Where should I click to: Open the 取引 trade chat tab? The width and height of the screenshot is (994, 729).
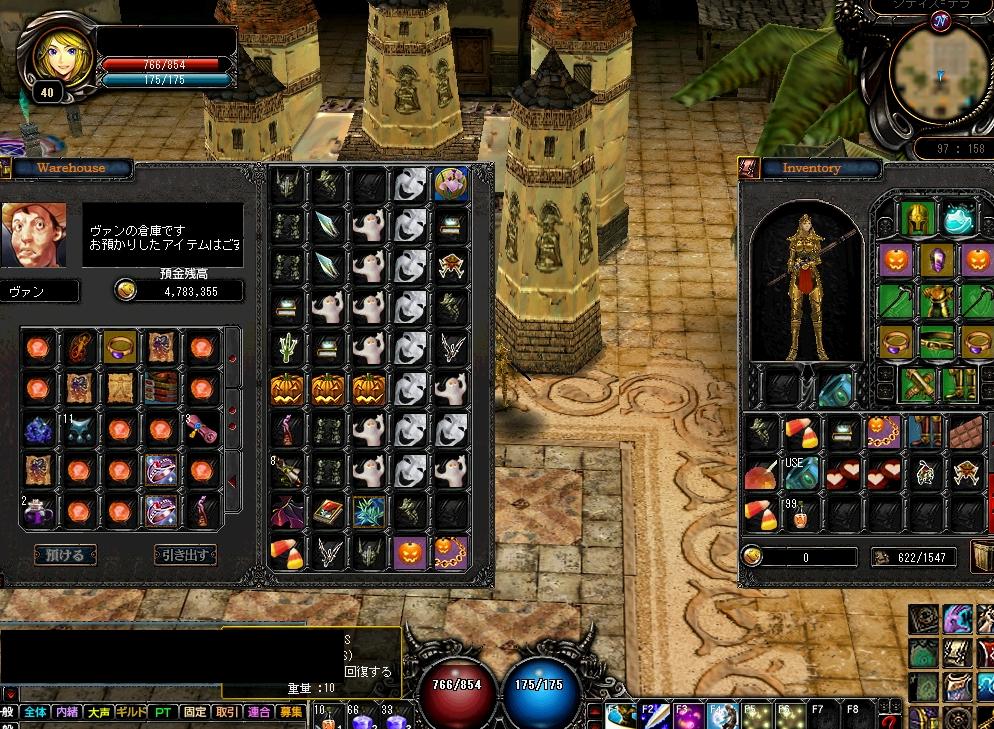point(227,712)
